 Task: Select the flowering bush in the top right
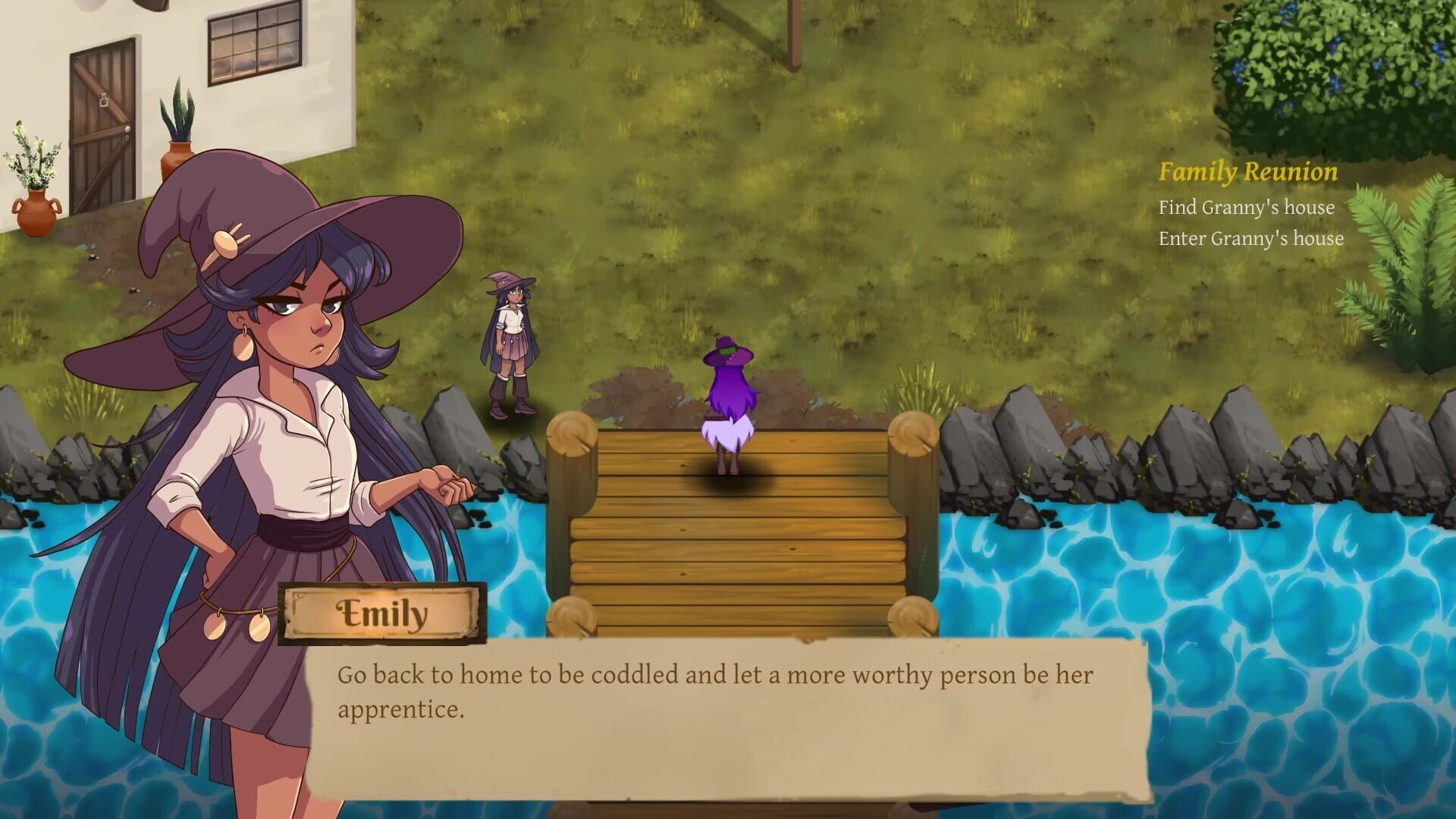(1357, 61)
